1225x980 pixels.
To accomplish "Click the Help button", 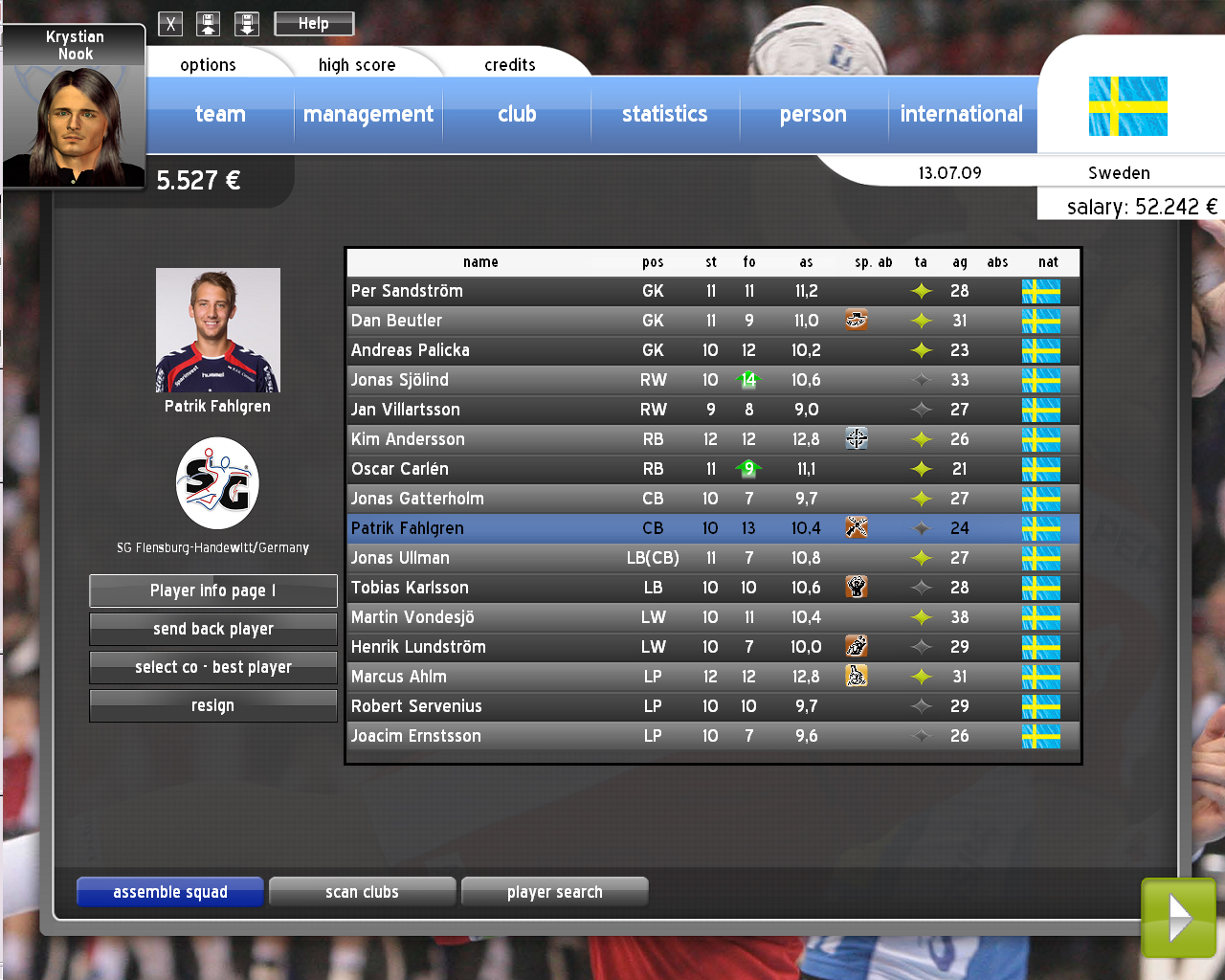I will coord(314,24).
